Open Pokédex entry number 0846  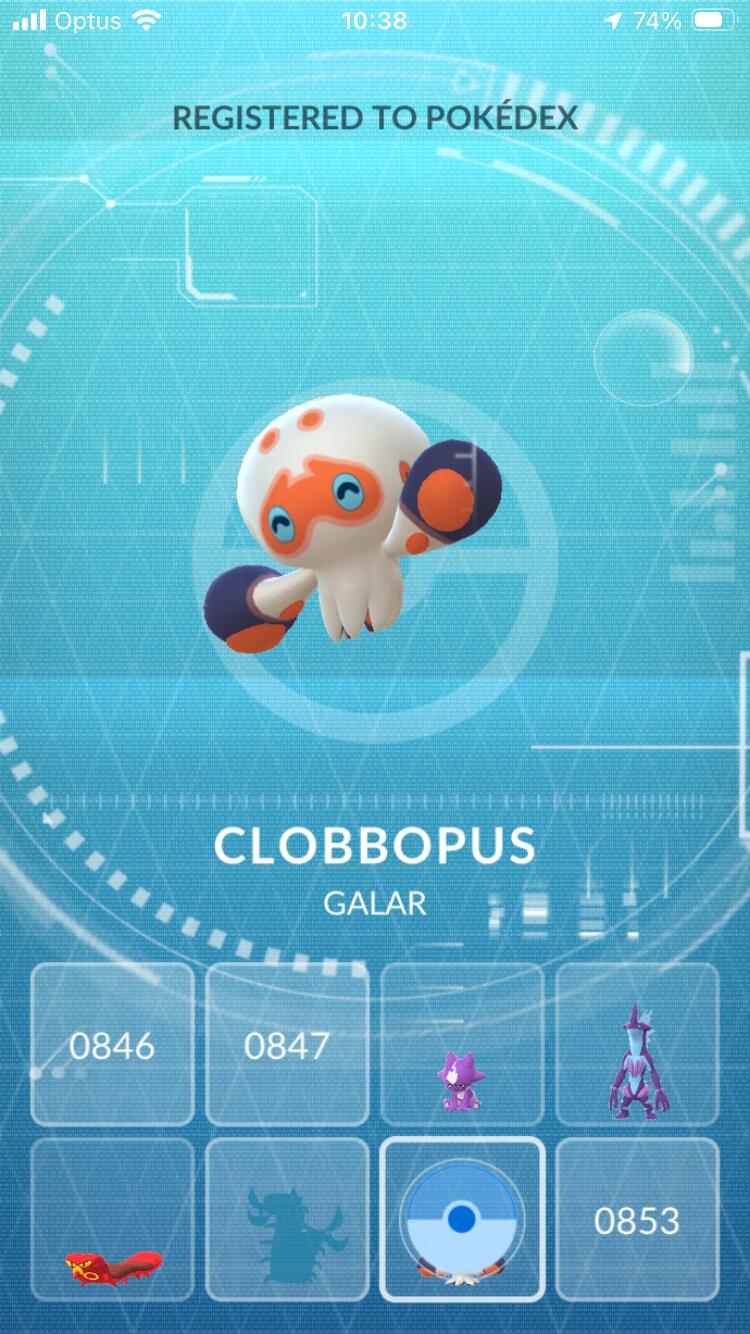[112, 1045]
